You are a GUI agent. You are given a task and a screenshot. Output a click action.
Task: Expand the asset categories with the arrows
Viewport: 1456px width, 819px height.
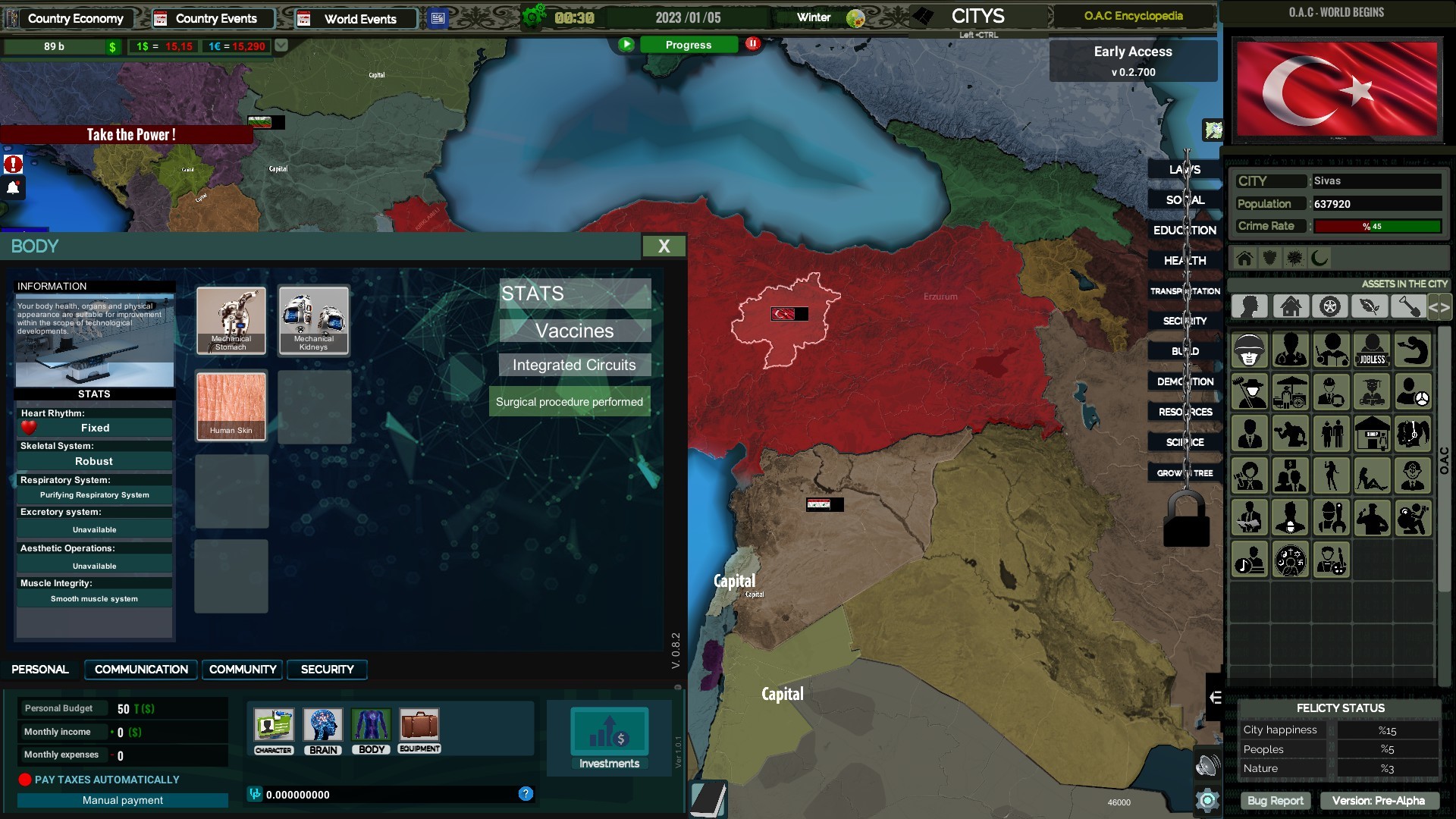click(1439, 306)
